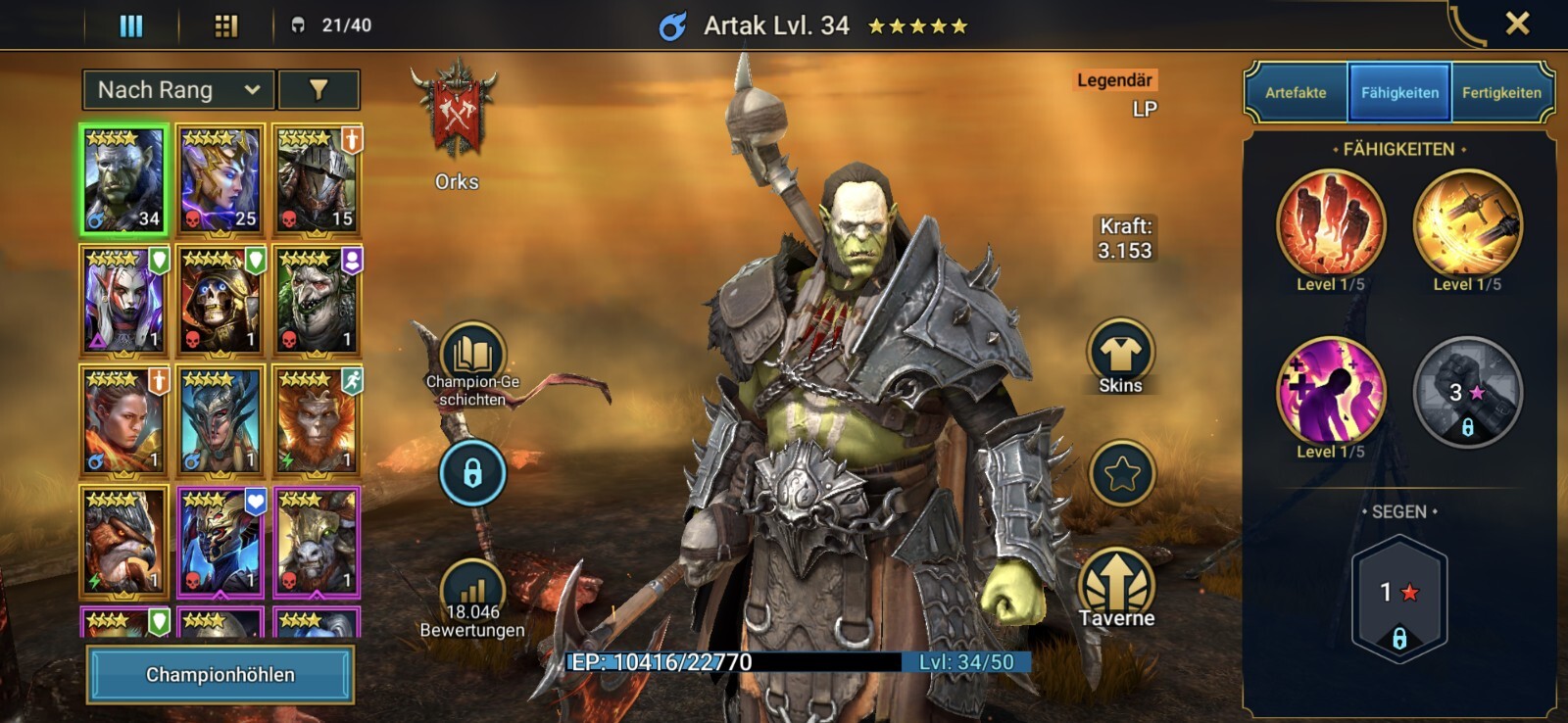Viewport: 1568px width, 723px height.
Task: Open the Fertigkeiten tab
Action: coord(1501,93)
